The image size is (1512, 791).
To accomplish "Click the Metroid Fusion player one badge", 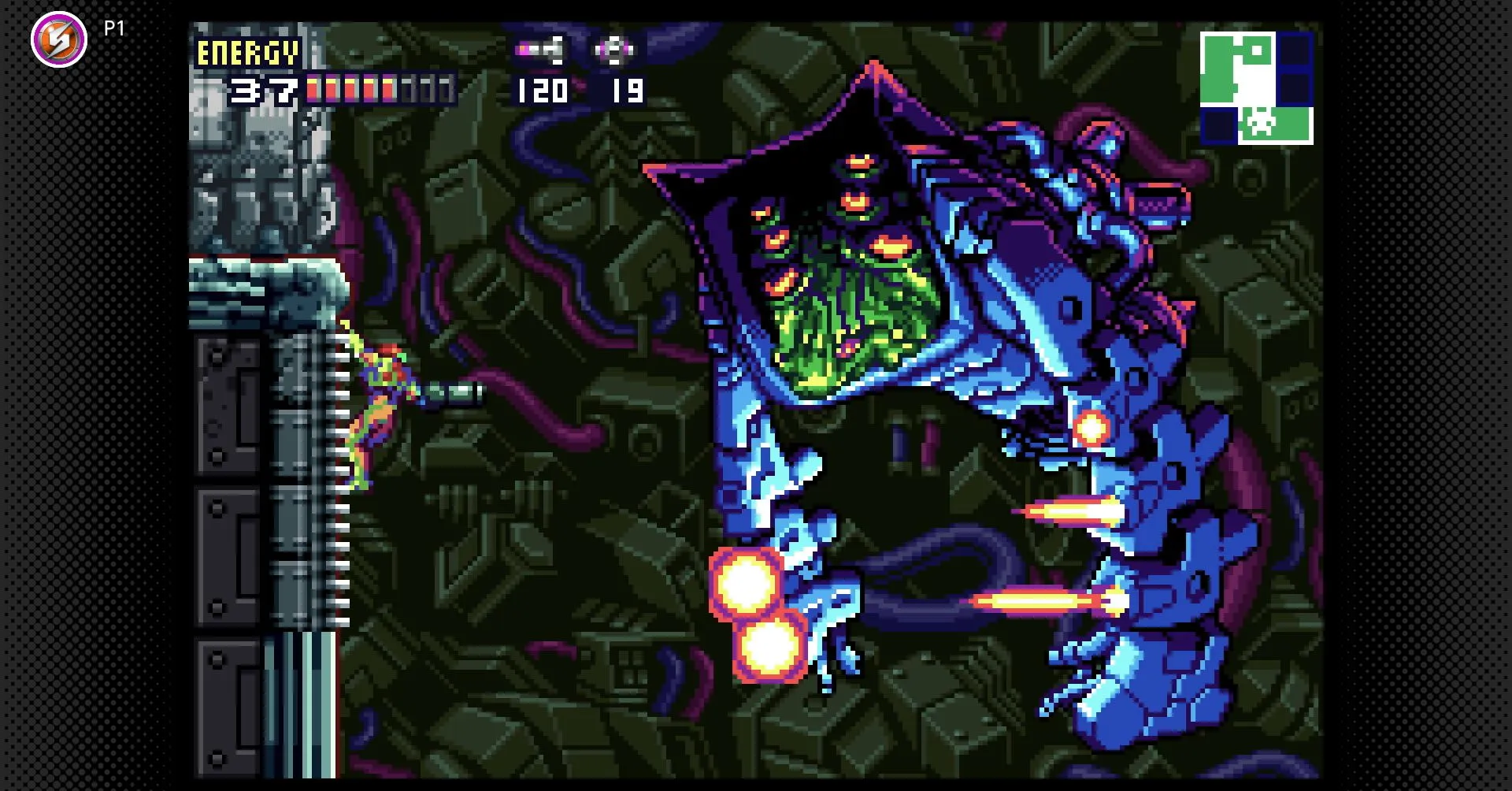I will (59, 39).
